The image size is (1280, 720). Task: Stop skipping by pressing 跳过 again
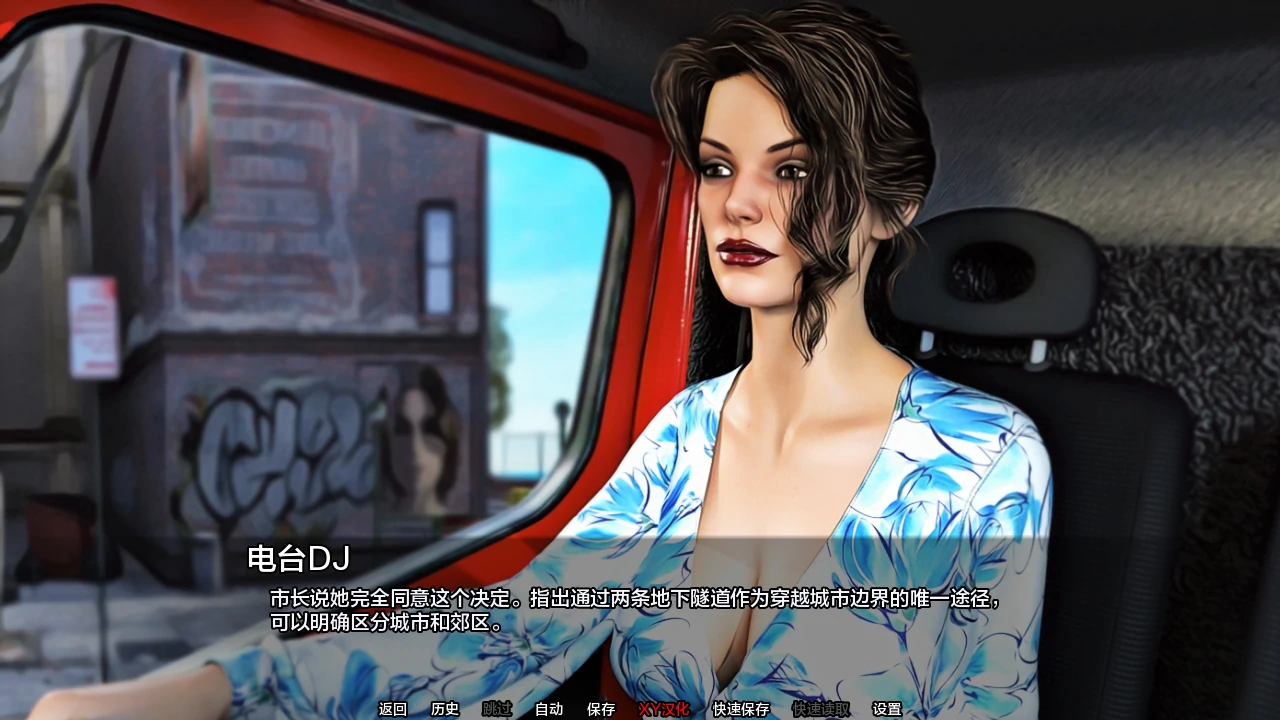(x=495, y=709)
